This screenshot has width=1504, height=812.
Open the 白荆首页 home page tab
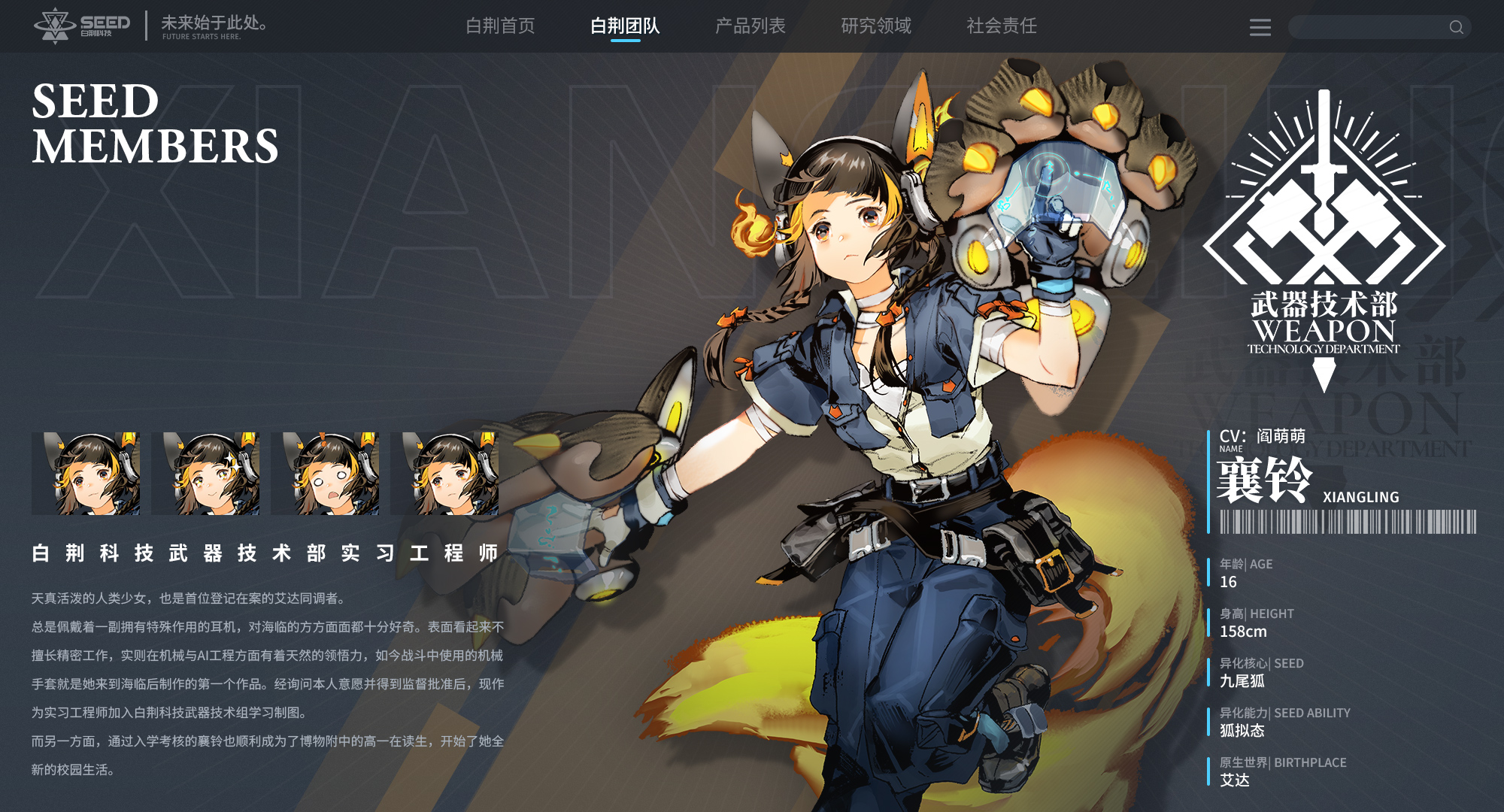click(500, 26)
